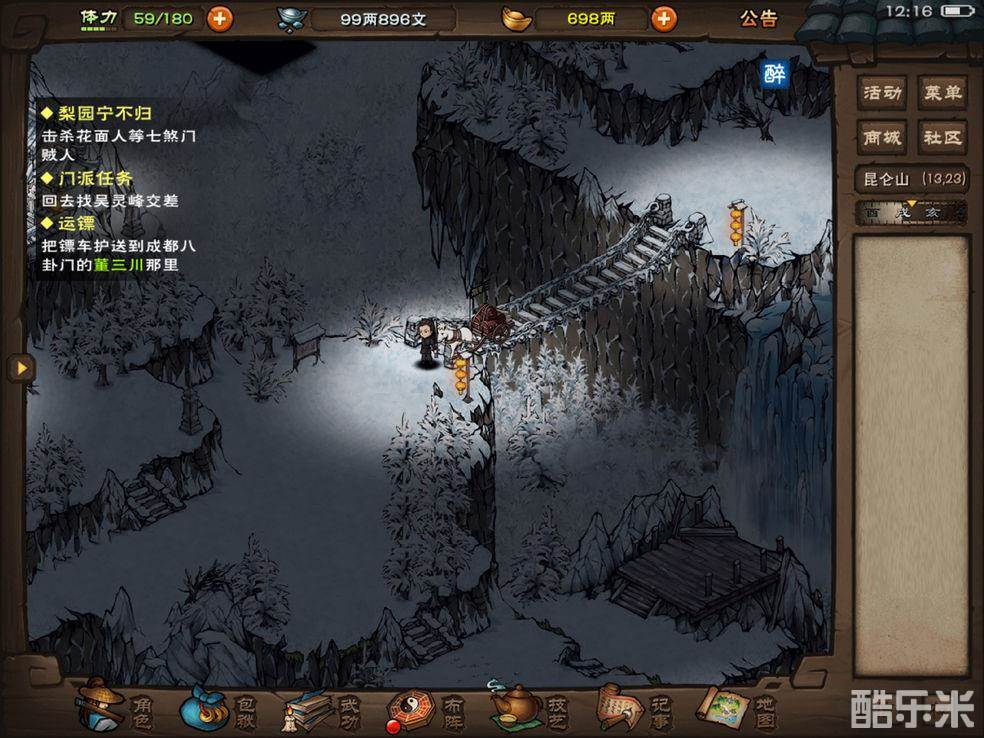The width and height of the screenshot is (984, 738).
Task: Tap the plus button beside 体力 stamina
Action: 219,18
